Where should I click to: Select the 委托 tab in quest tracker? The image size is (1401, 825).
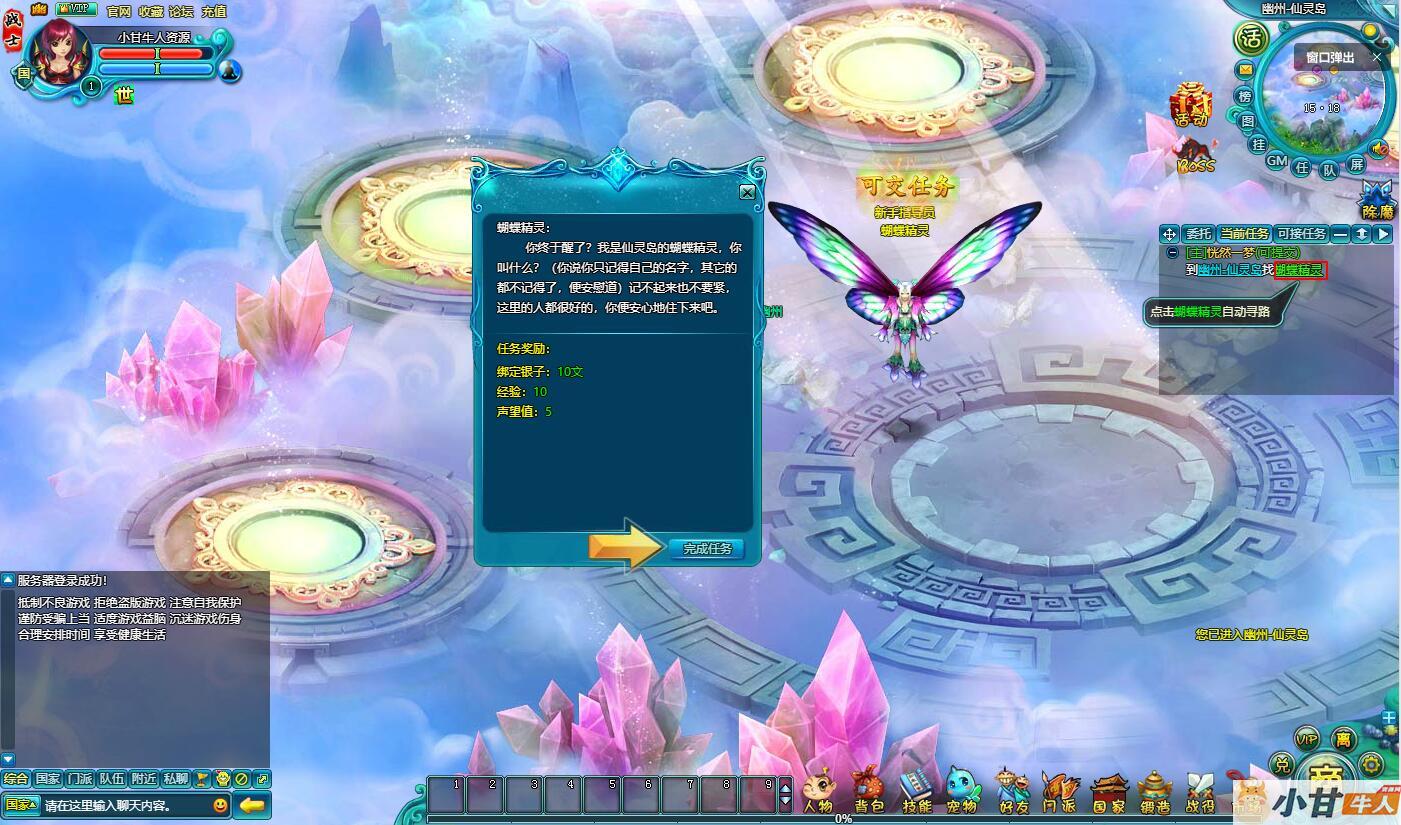point(1197,234)
